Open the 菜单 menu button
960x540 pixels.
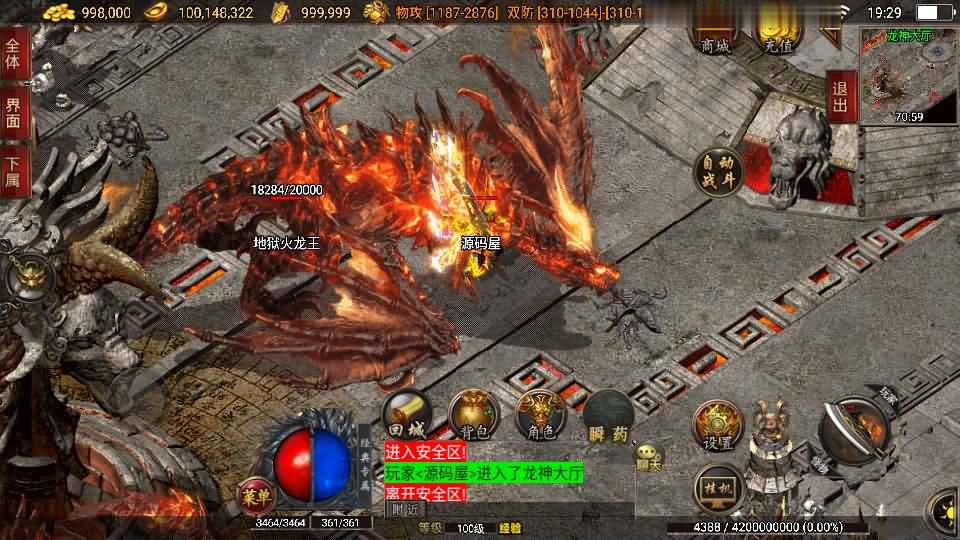(x=255, y=492)
